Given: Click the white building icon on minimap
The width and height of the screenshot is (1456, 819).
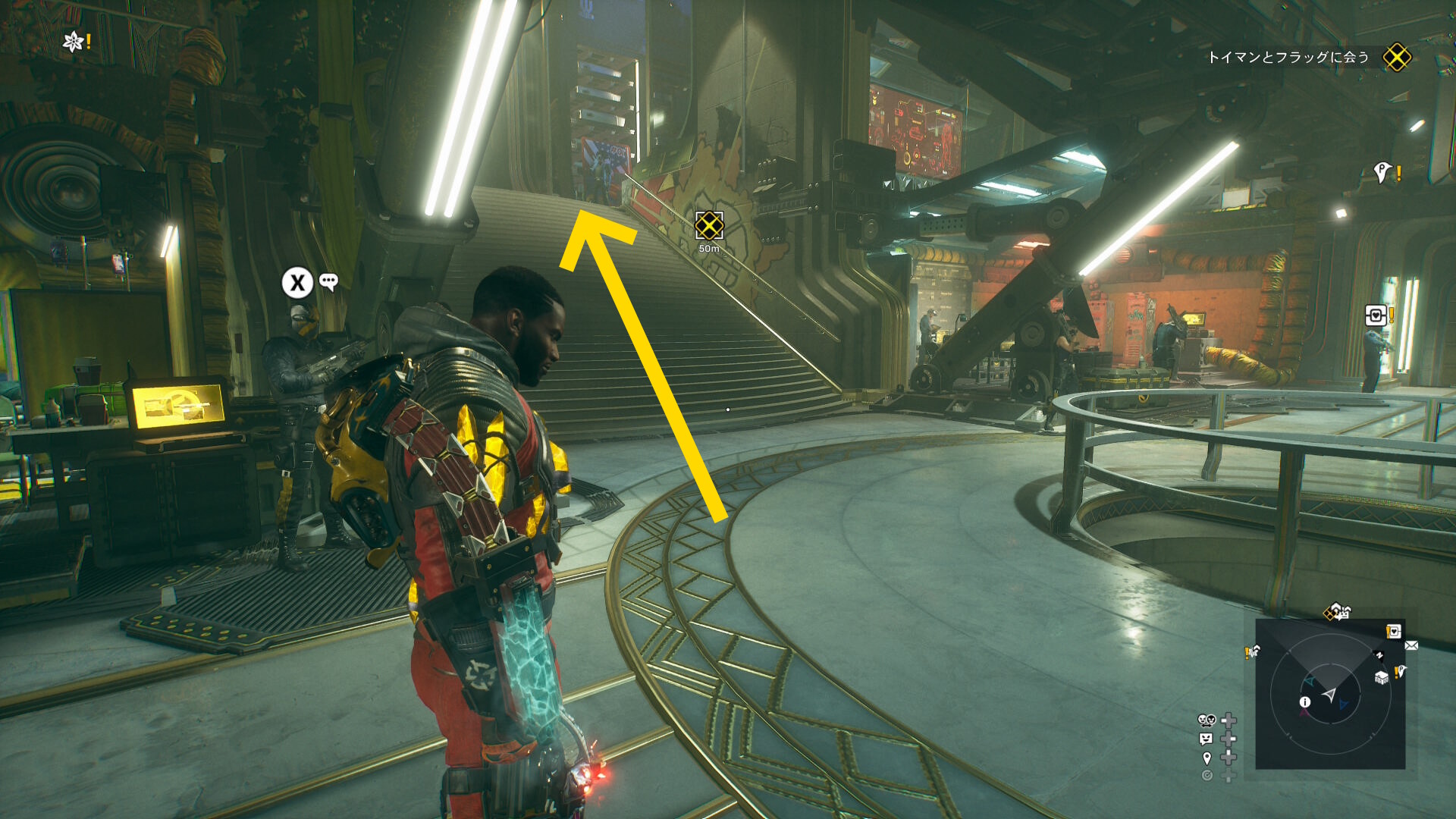Looking at the screenshot, I should coord(1382,677).
